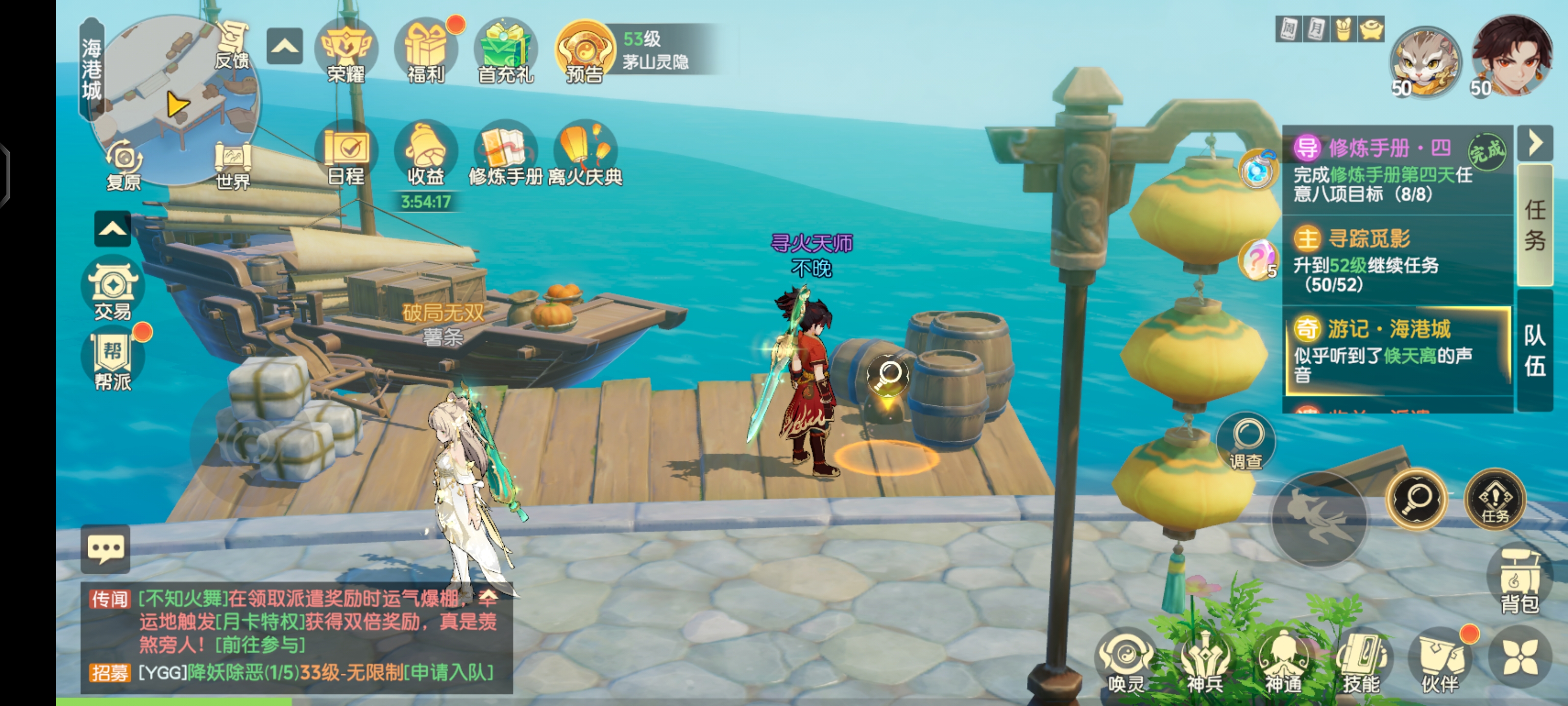This screenshot has width=1568, height=706.
Task: Send feedback via the 反馈 icon
Action: point(233,46)
